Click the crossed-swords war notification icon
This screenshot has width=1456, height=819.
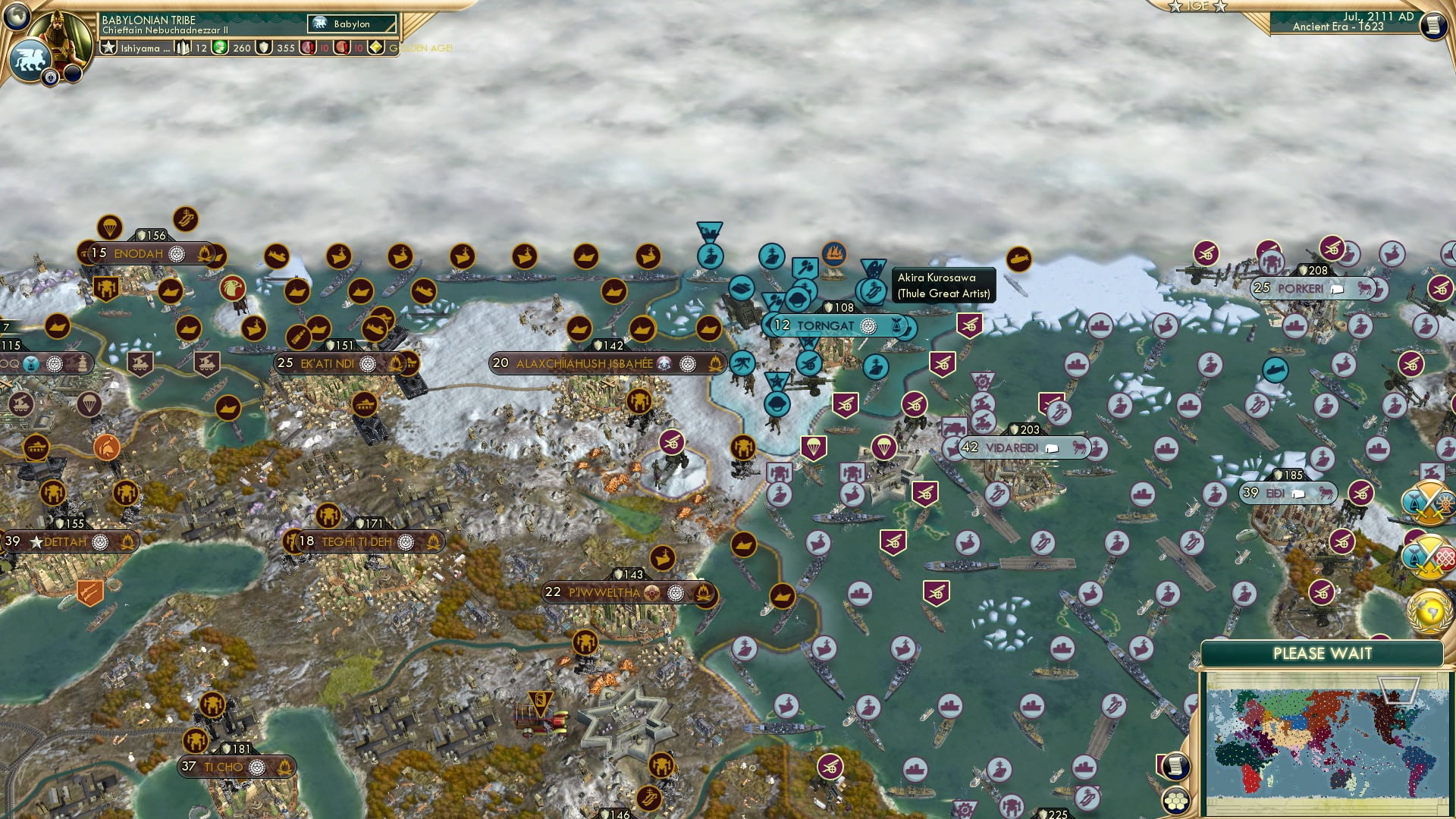[x=1424, y=502]
